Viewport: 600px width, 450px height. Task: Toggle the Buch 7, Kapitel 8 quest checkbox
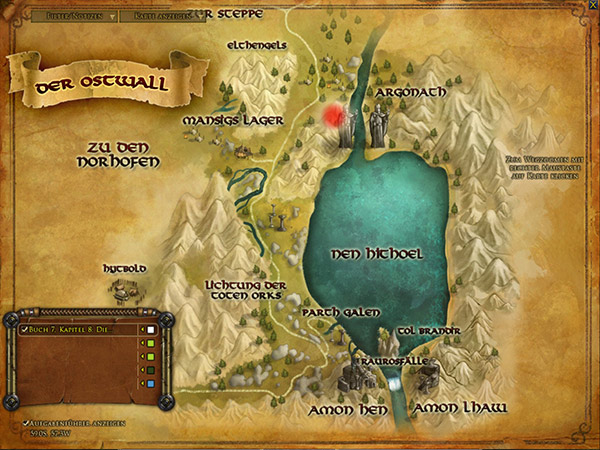pos(25,329)
